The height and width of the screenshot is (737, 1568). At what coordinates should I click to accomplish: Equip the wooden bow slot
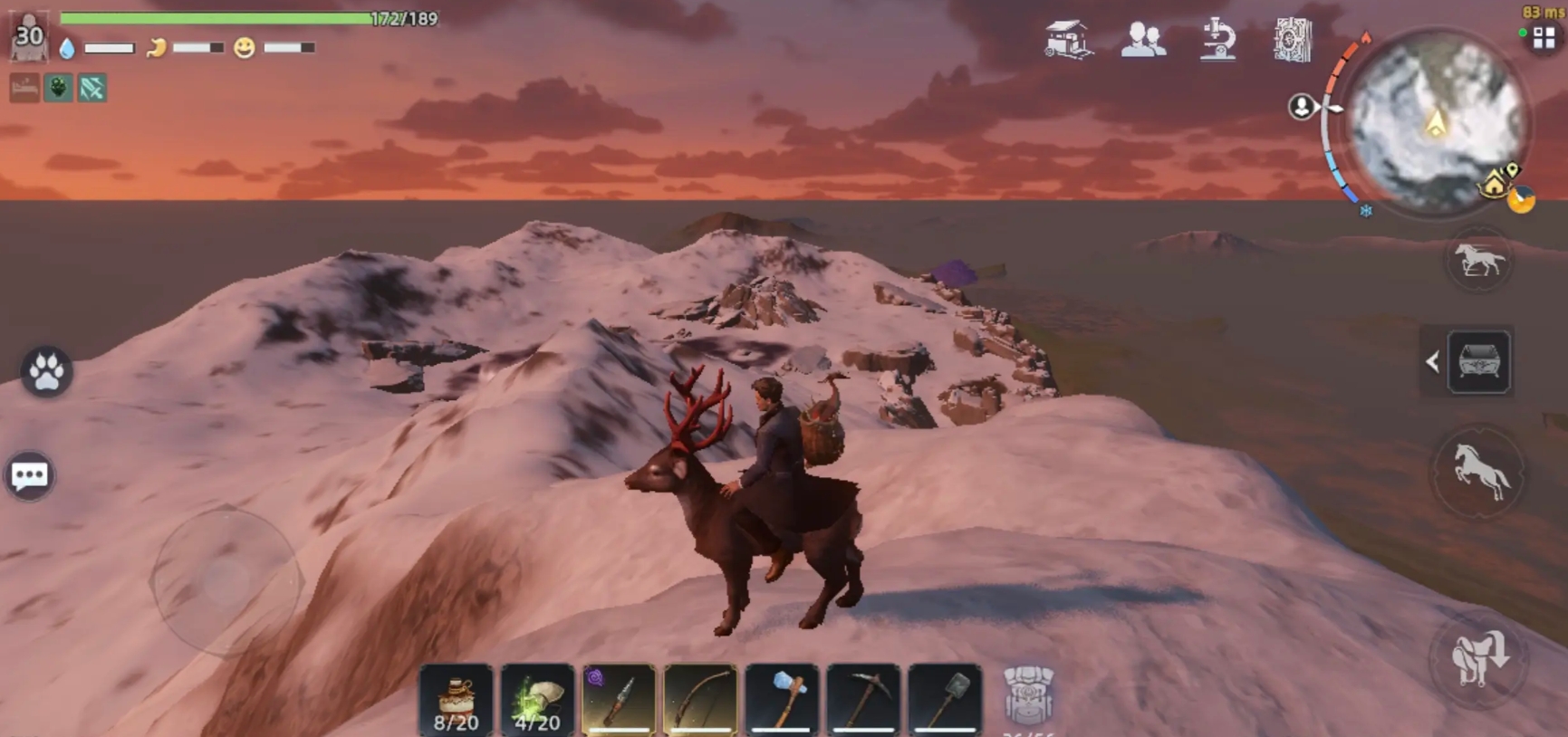700,700
